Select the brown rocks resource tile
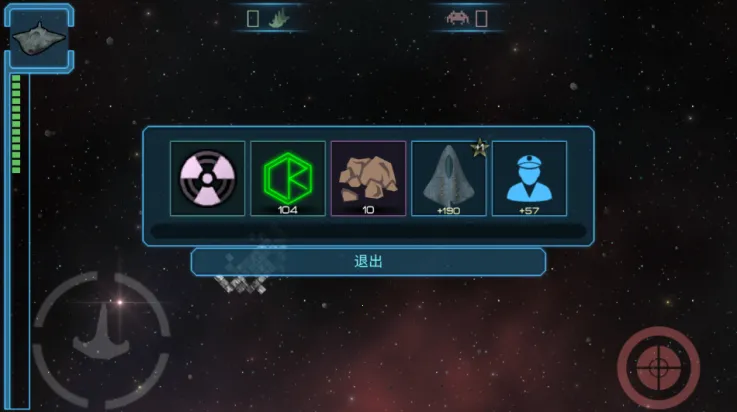The width and height of the screenshot is (737, 412). pos(368,178)
